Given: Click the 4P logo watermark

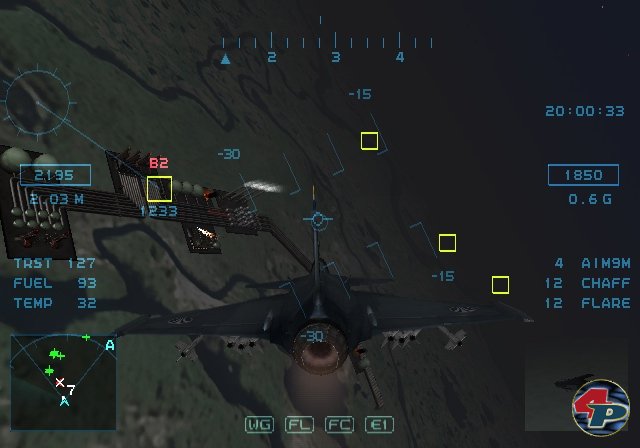Looking at the screenshot, I should 600,408.
